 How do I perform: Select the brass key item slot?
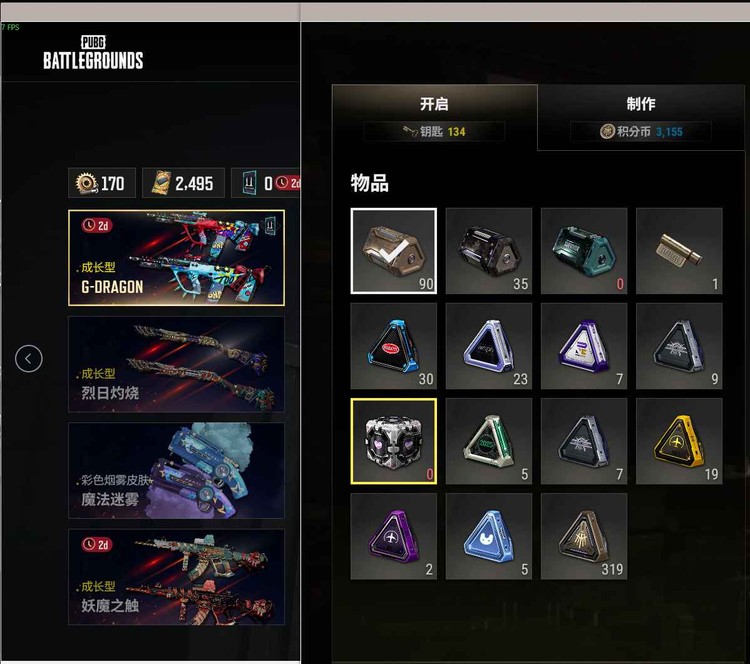point(679,251)
